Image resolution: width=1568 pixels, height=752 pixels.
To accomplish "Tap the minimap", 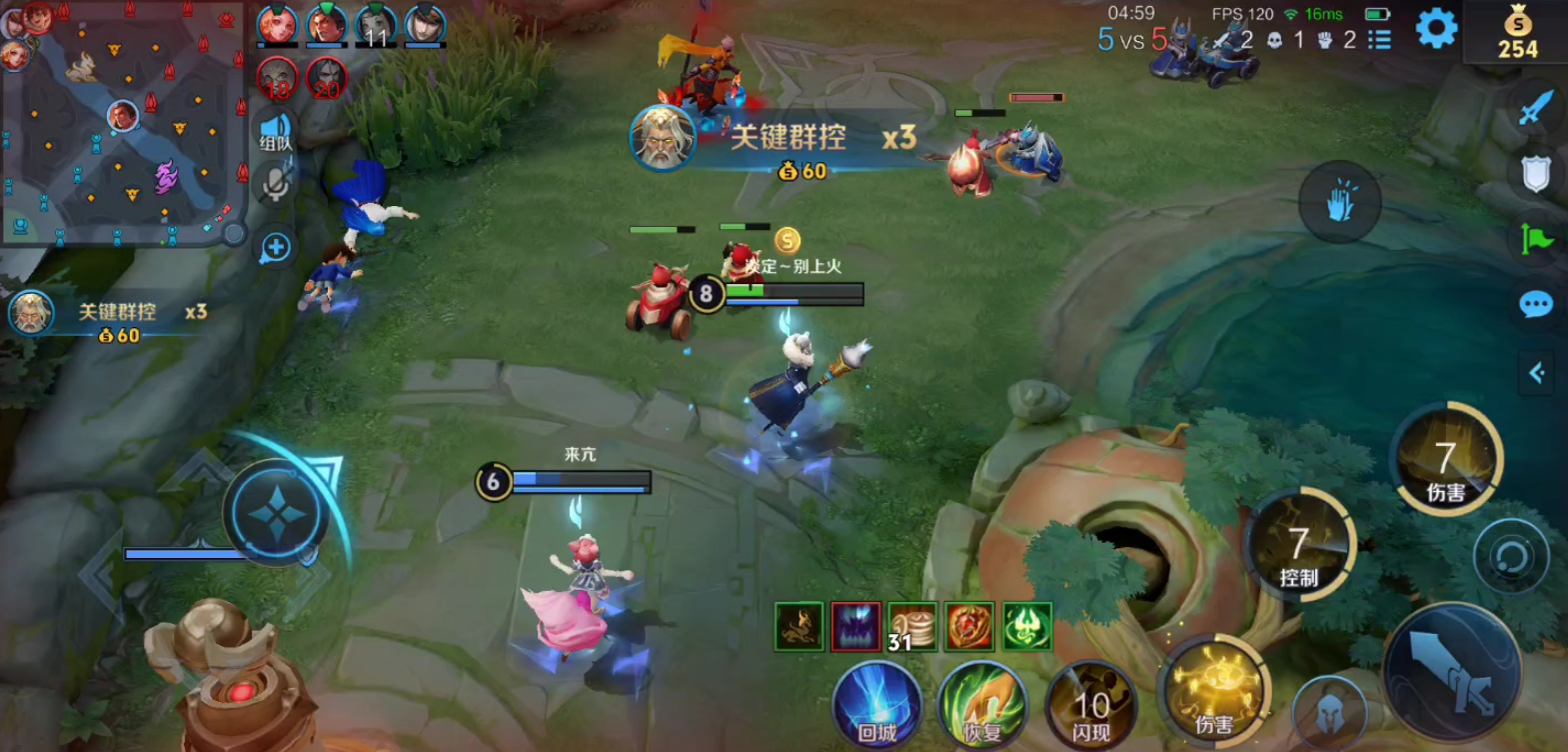I will tap(122, 122).
